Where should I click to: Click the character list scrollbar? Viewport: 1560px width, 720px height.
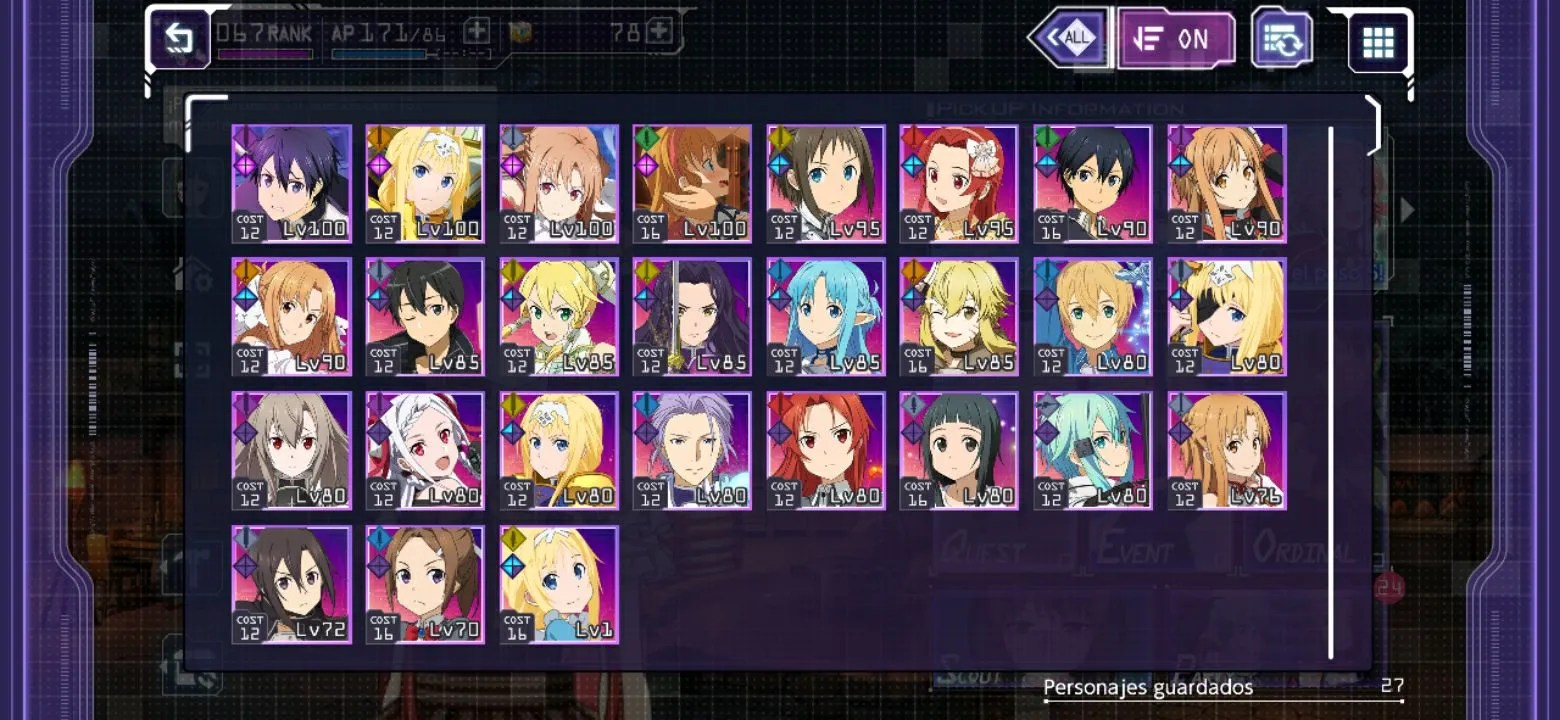tap(1331, 392)
